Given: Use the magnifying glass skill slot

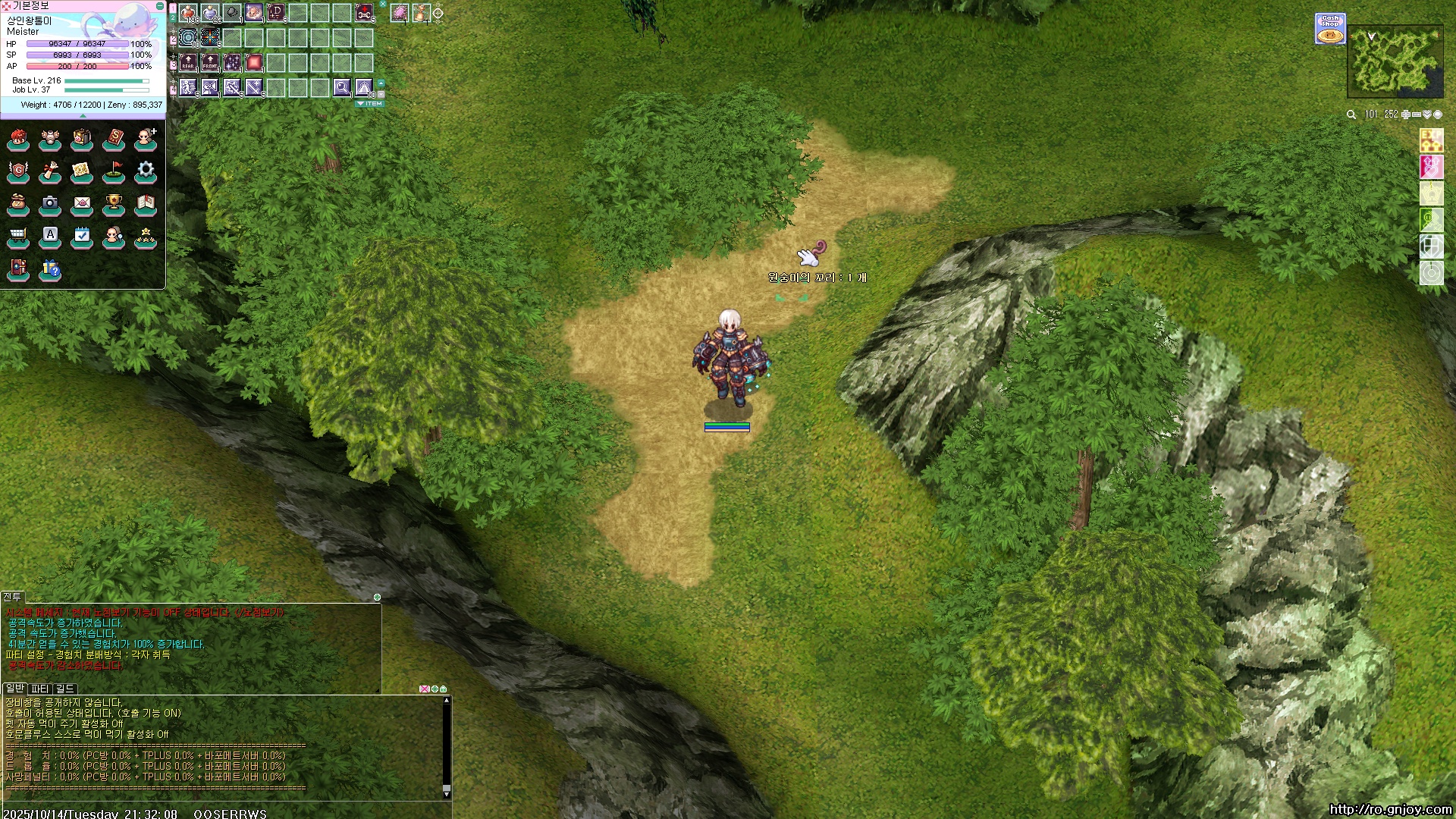Looking at the screenshot, I should (x=342, y=87).
